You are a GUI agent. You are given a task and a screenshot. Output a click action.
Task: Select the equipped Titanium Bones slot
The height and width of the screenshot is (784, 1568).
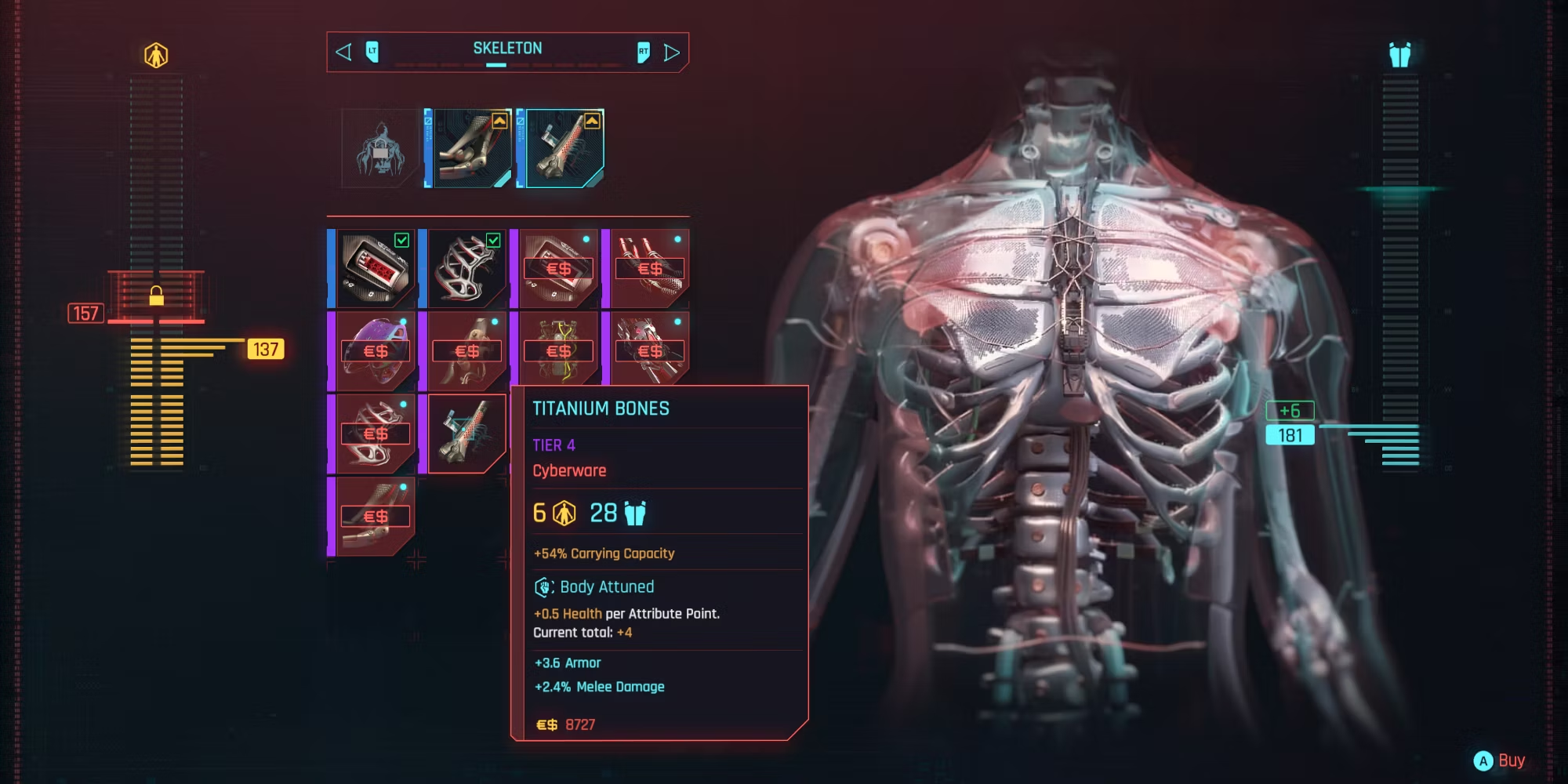tap(562, 148)
